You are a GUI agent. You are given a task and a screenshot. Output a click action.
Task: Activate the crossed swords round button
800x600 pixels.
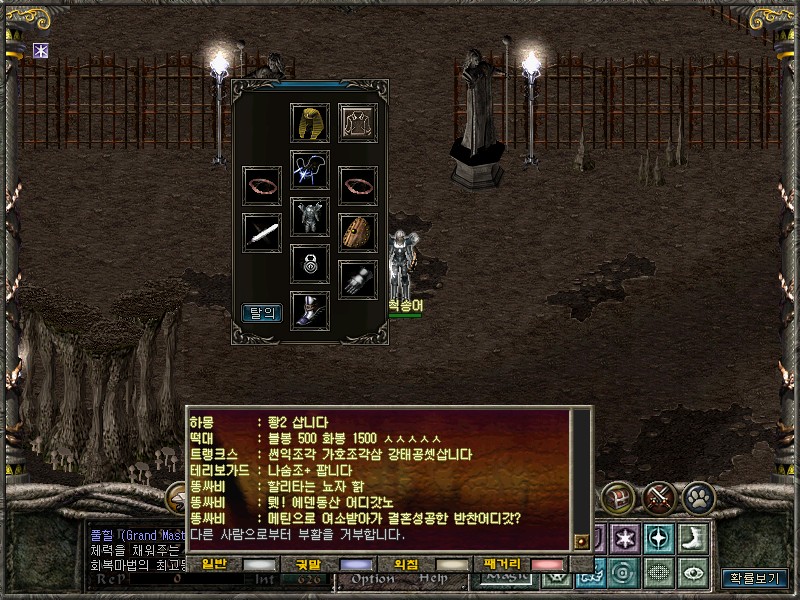point(659,496)
